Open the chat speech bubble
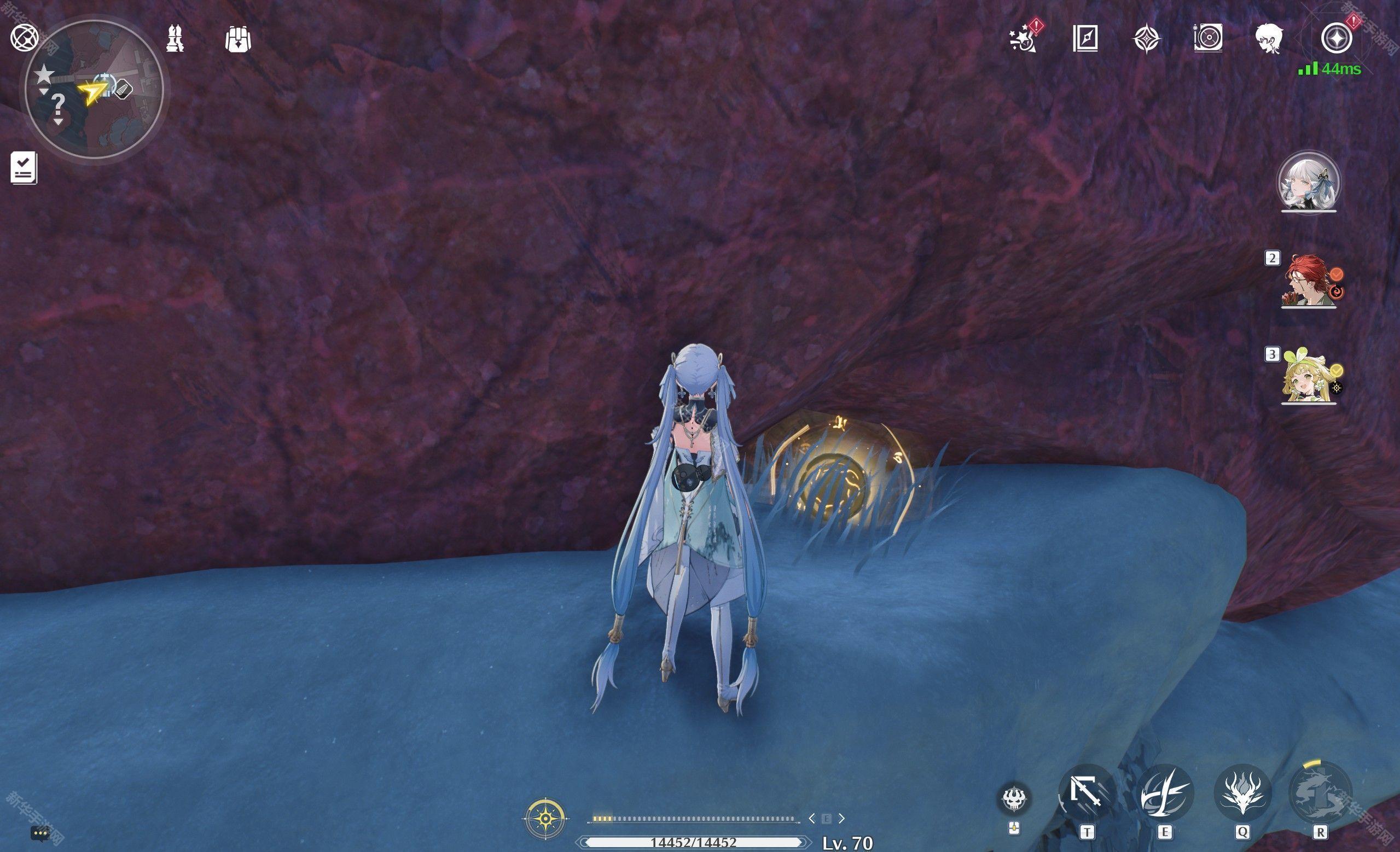 40,834
